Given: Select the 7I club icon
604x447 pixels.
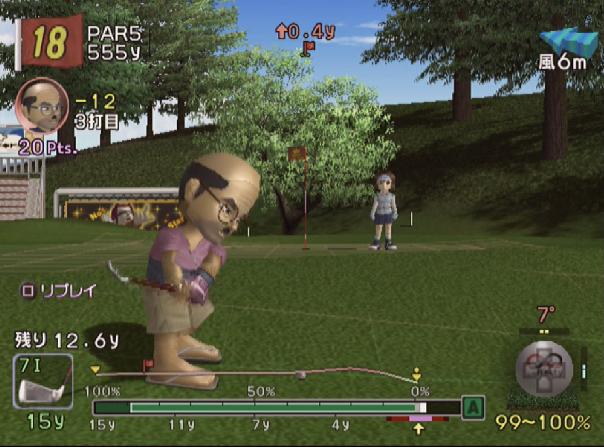Looking at the screenshot, I should [x=42, y=381].
